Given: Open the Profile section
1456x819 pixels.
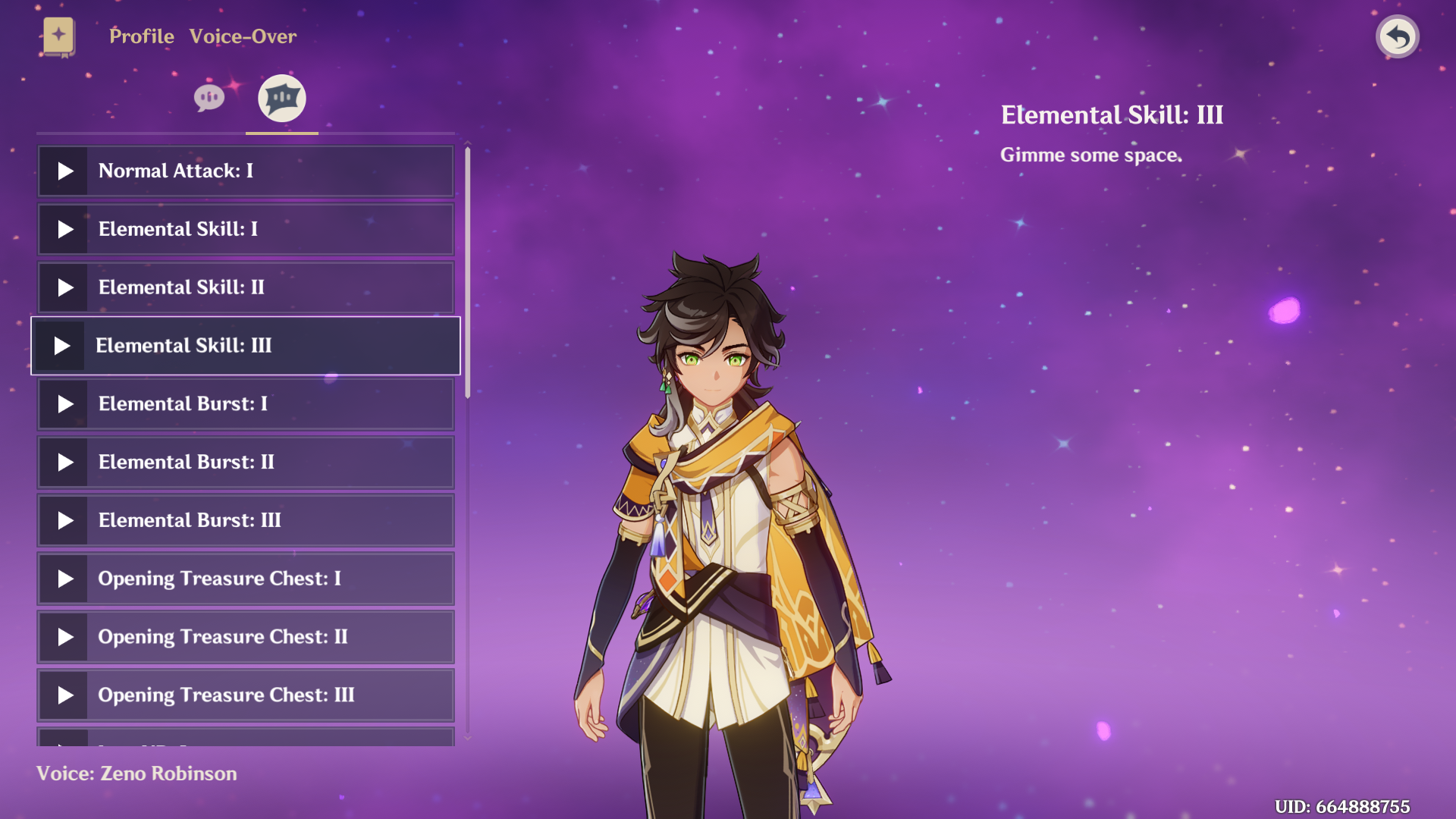Looking at the screenshot, I should tap(142, 36).
